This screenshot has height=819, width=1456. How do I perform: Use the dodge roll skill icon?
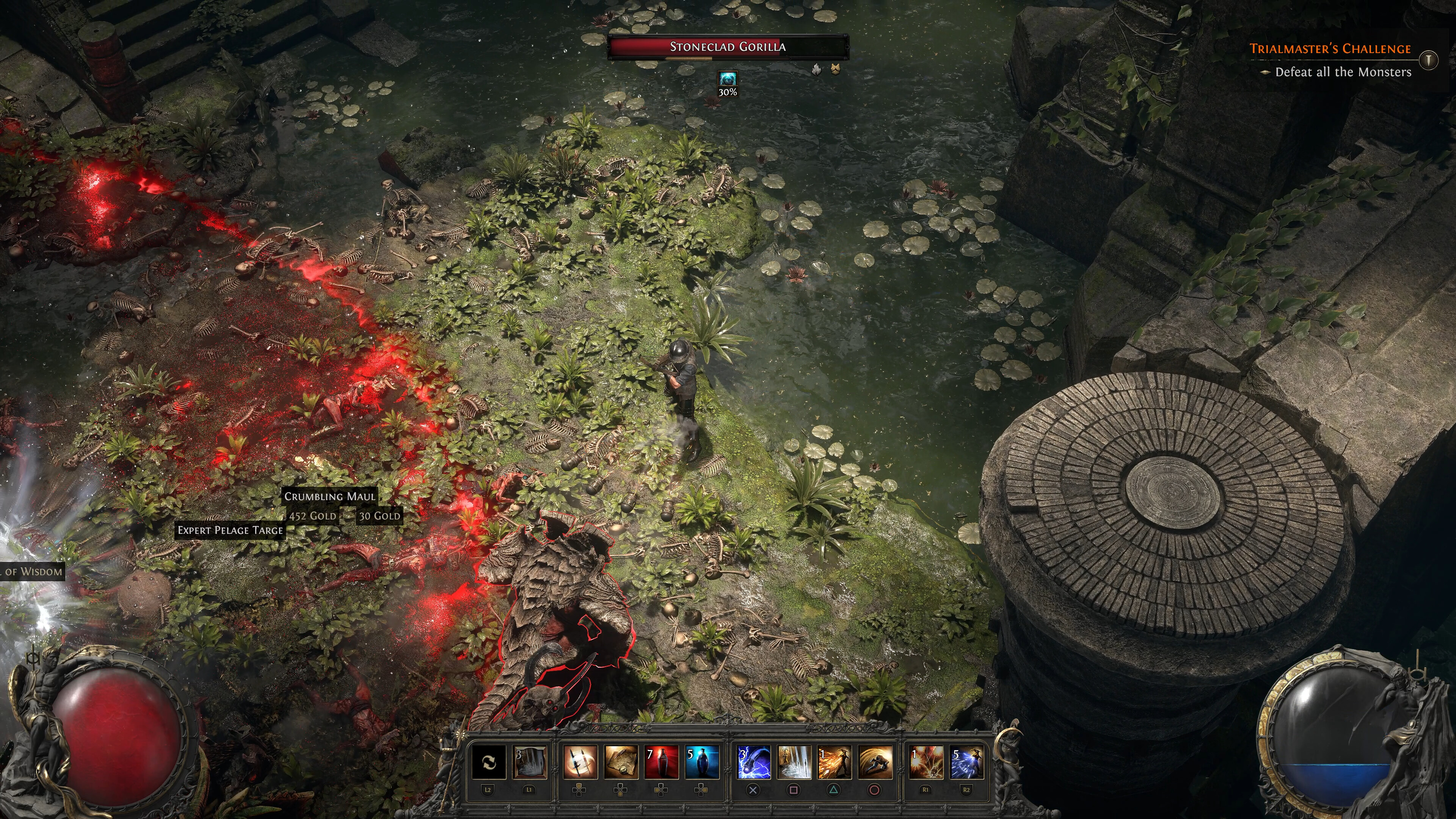pos(875,762)
